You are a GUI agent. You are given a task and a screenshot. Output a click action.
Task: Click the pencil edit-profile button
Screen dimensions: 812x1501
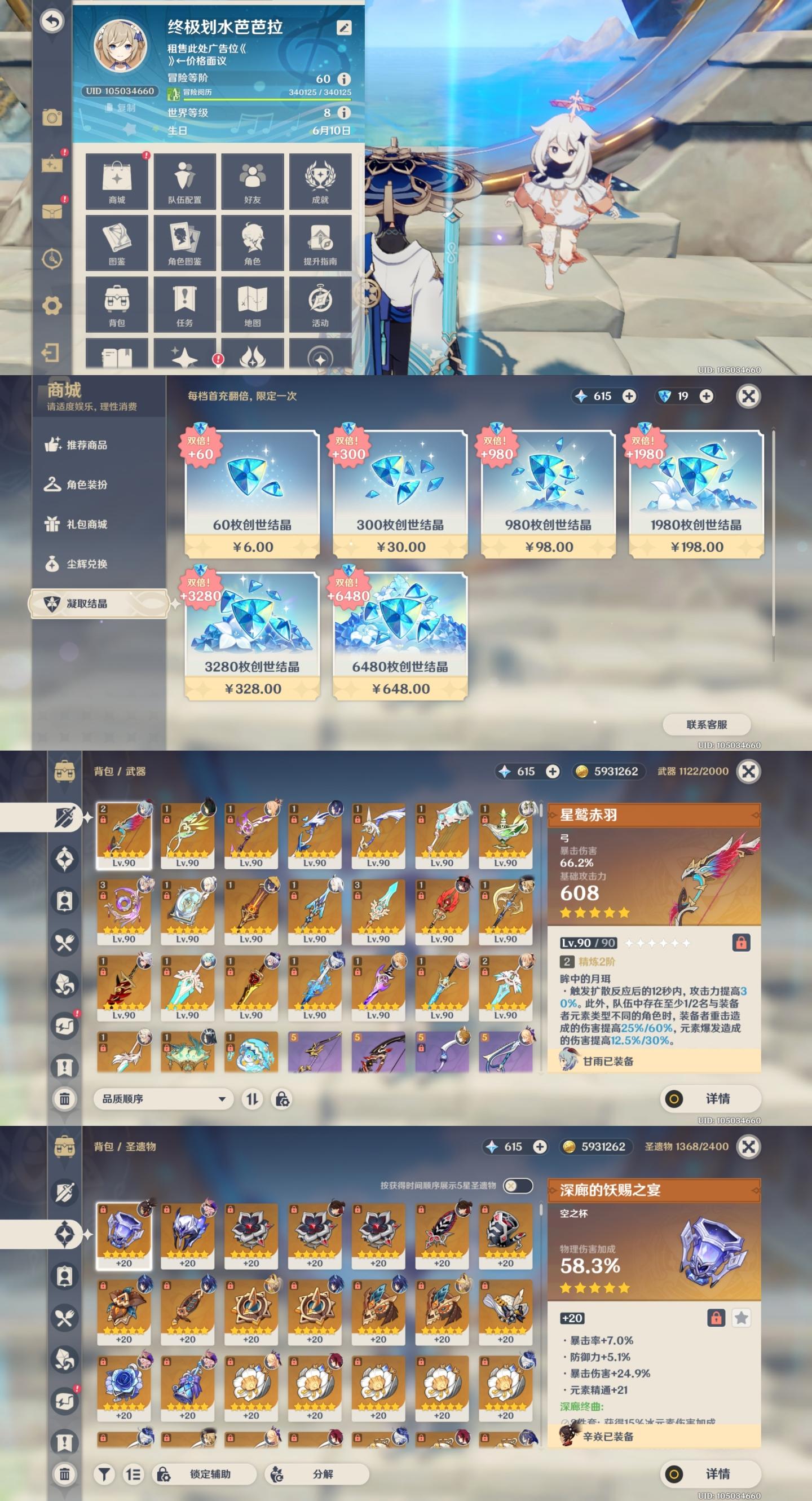pos(343,28)
